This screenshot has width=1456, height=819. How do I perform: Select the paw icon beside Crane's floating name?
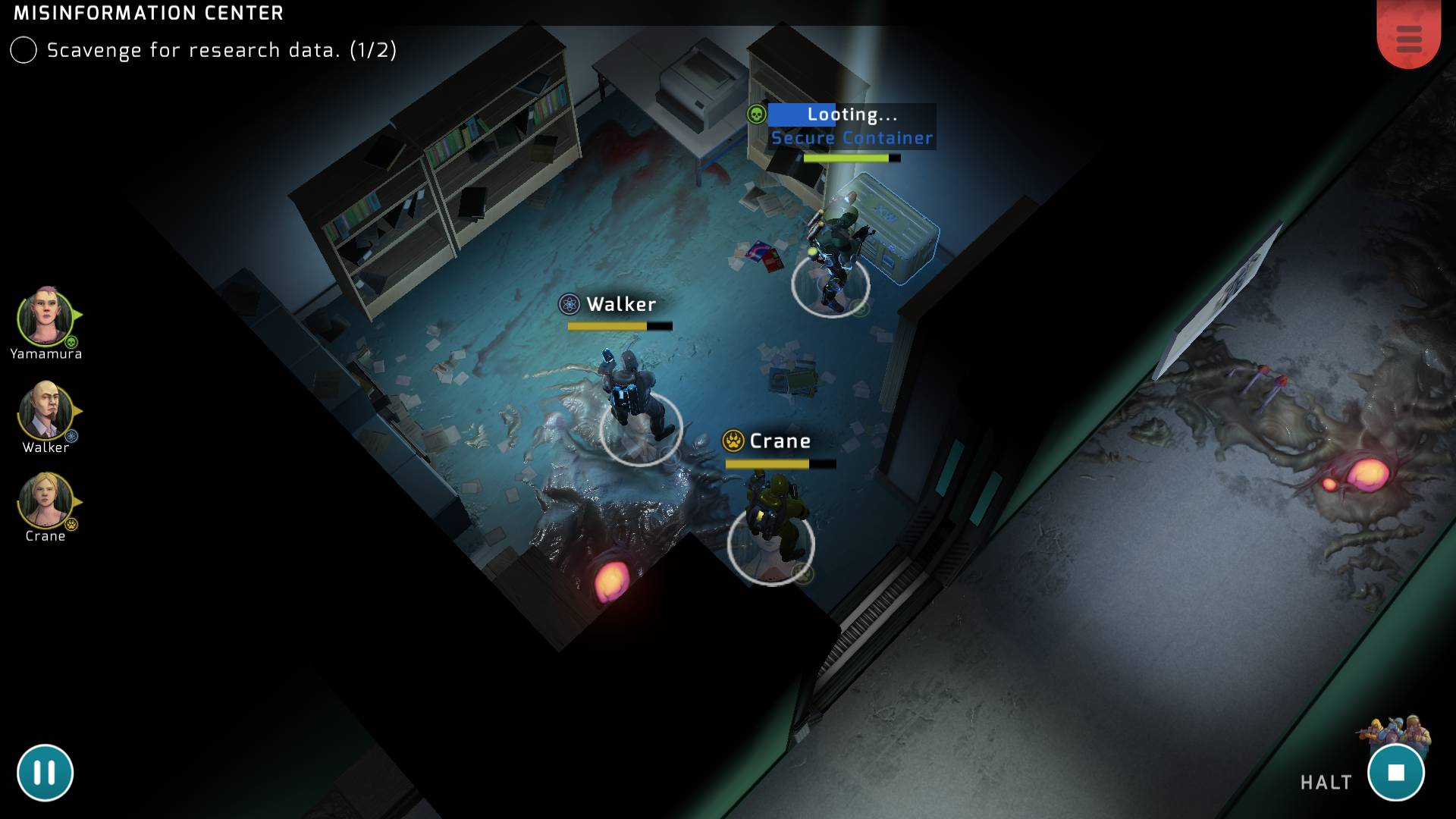coord(733,441)
